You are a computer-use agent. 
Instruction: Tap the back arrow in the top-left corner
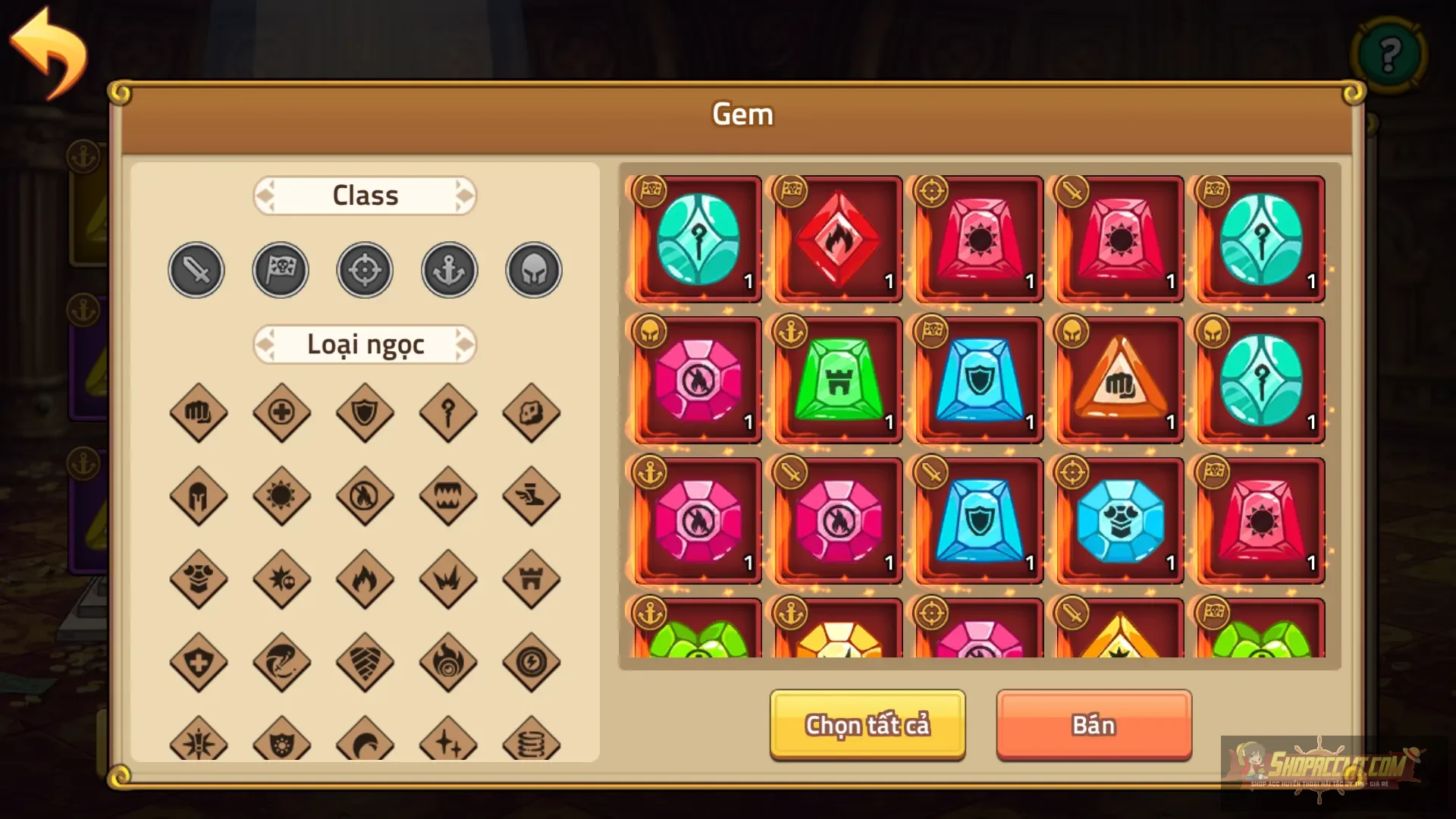pos(47,47)
